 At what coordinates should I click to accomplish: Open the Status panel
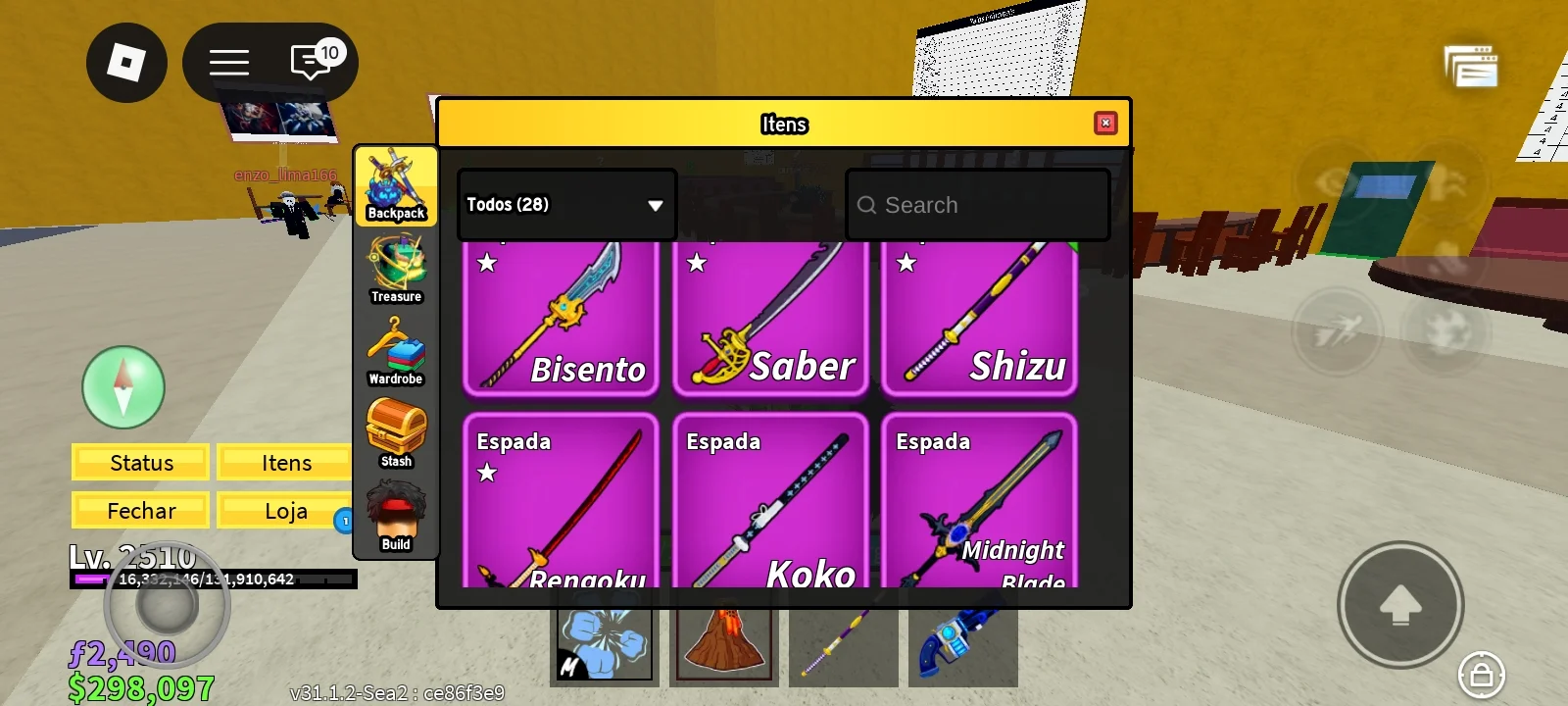141,463
